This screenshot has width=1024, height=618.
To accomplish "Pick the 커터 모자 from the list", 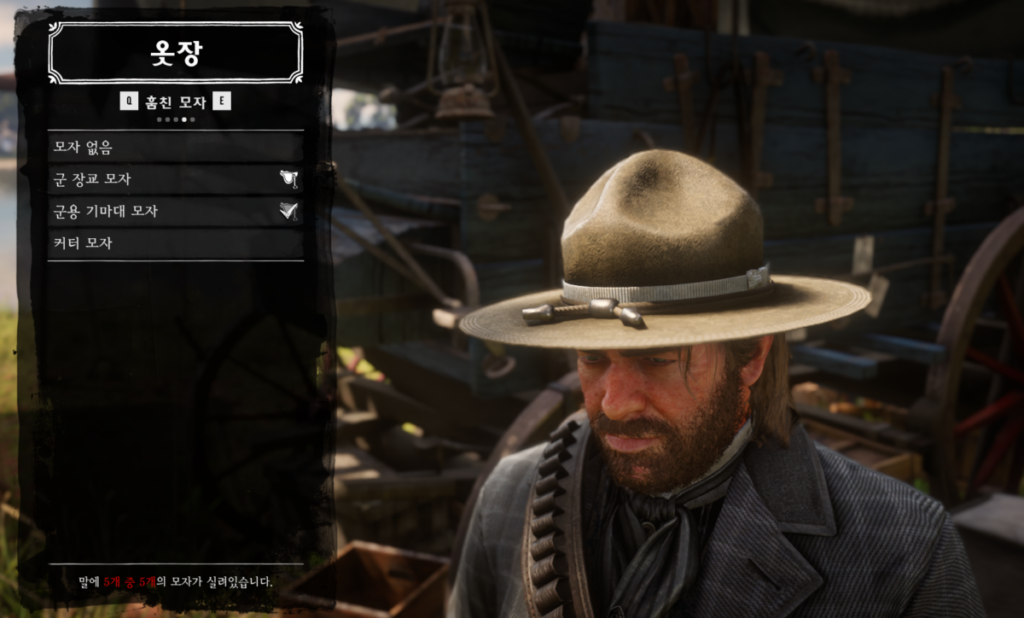I will (x=175, y=243).
